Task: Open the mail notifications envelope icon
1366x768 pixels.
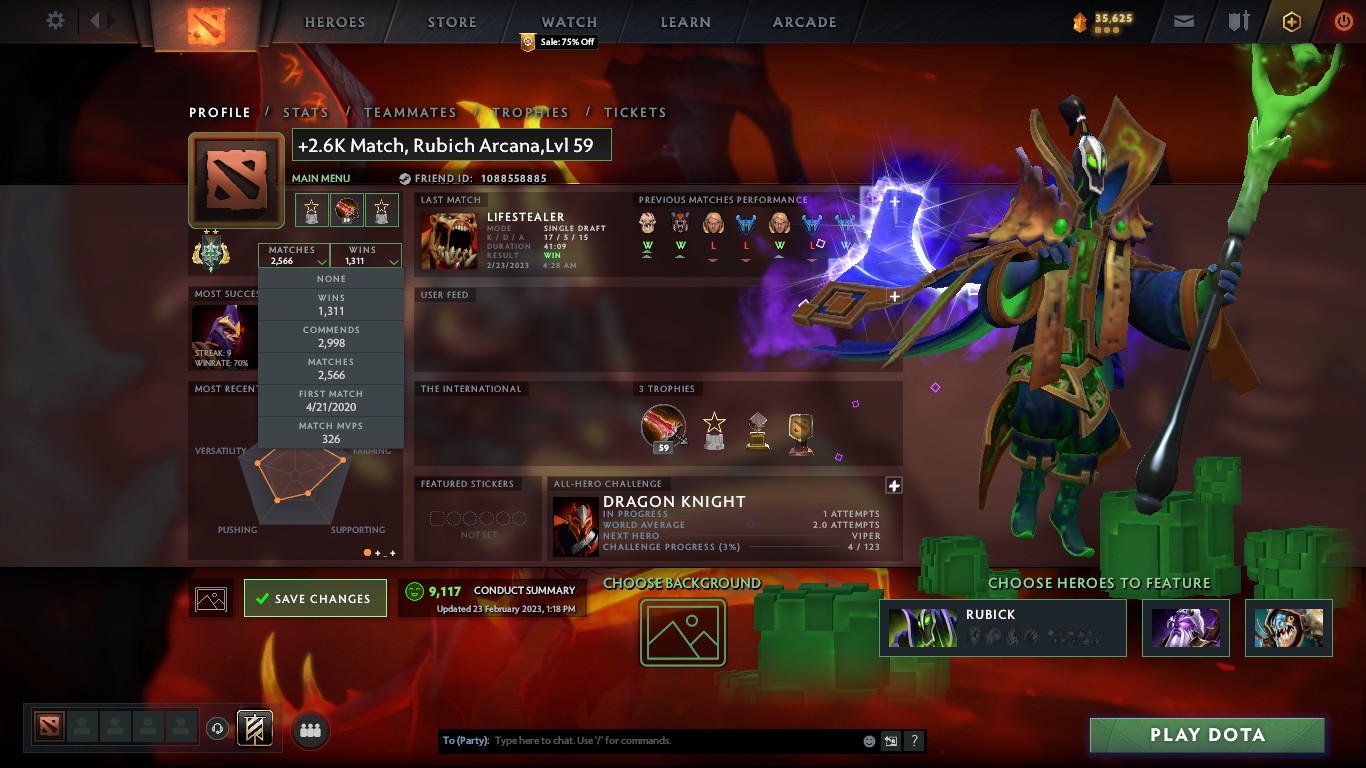Action: 1184,20
